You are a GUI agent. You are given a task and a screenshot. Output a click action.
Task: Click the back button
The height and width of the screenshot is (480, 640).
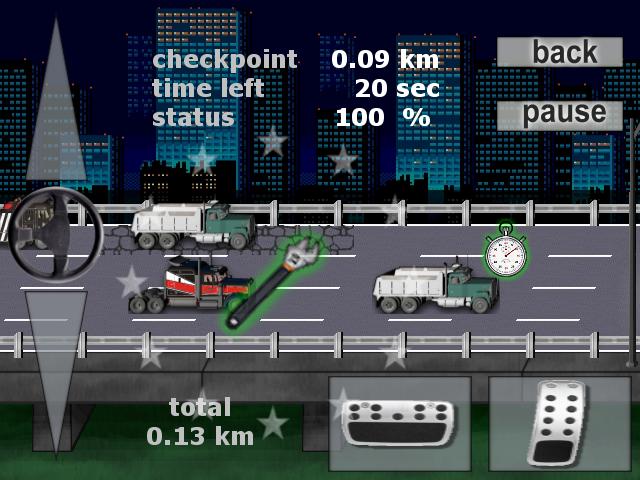(x=564, y=52)
